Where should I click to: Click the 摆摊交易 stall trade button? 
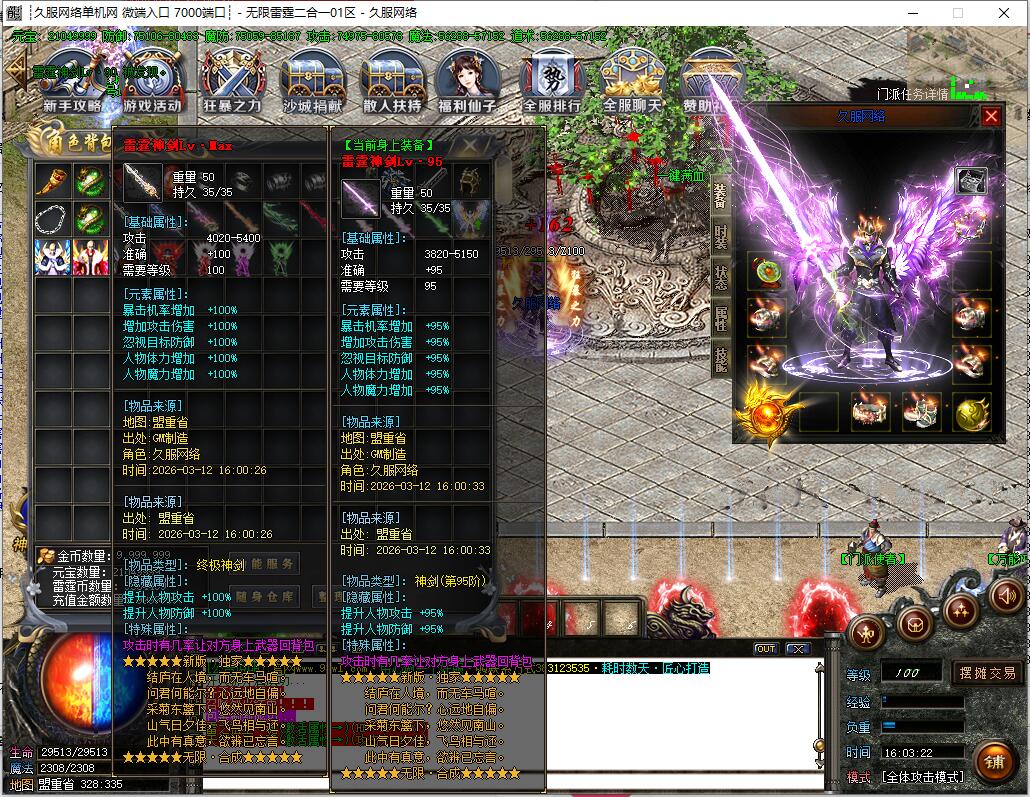pos(986,673)
